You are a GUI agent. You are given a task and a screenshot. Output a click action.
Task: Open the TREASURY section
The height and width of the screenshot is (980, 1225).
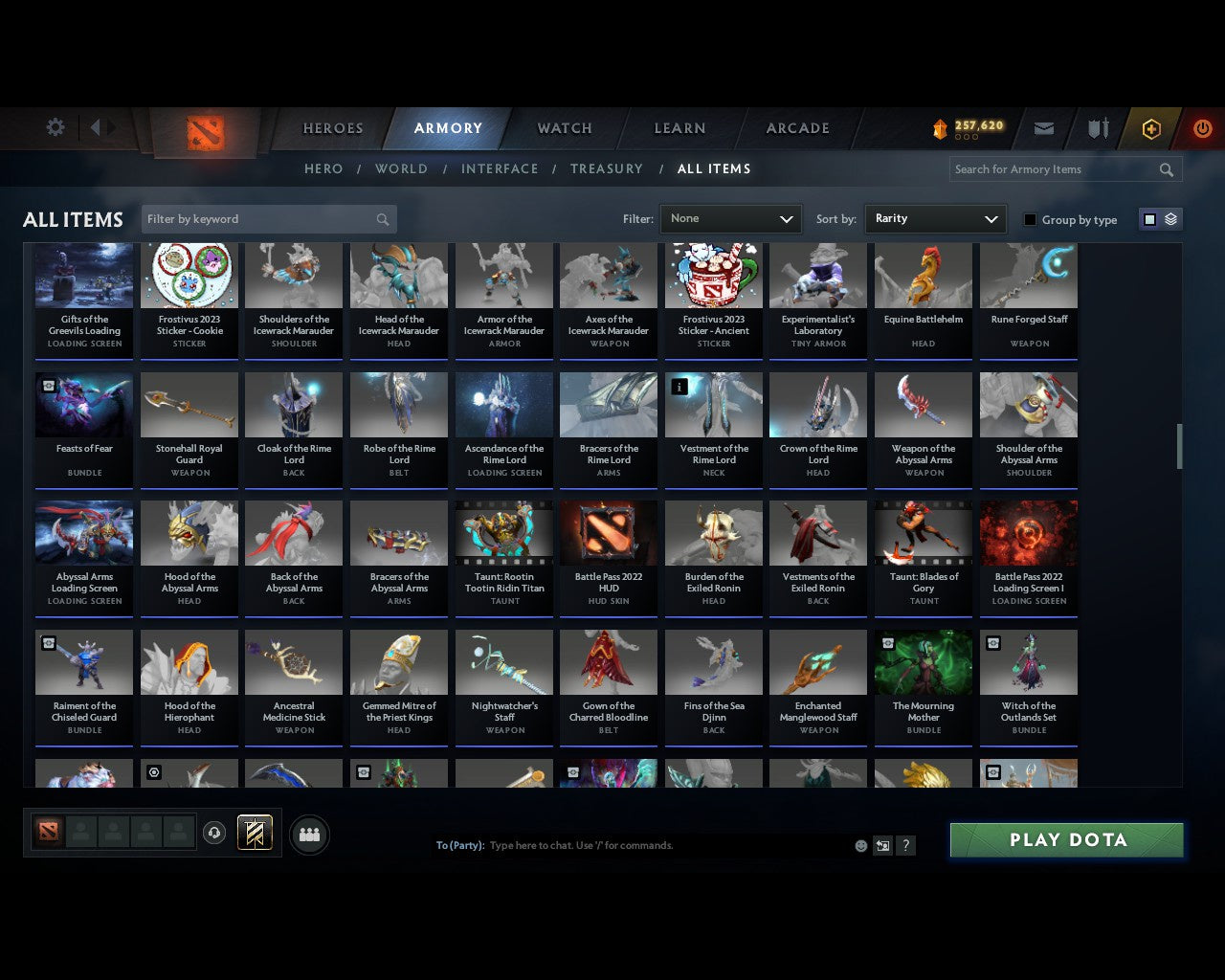click(x=607, y=168)
